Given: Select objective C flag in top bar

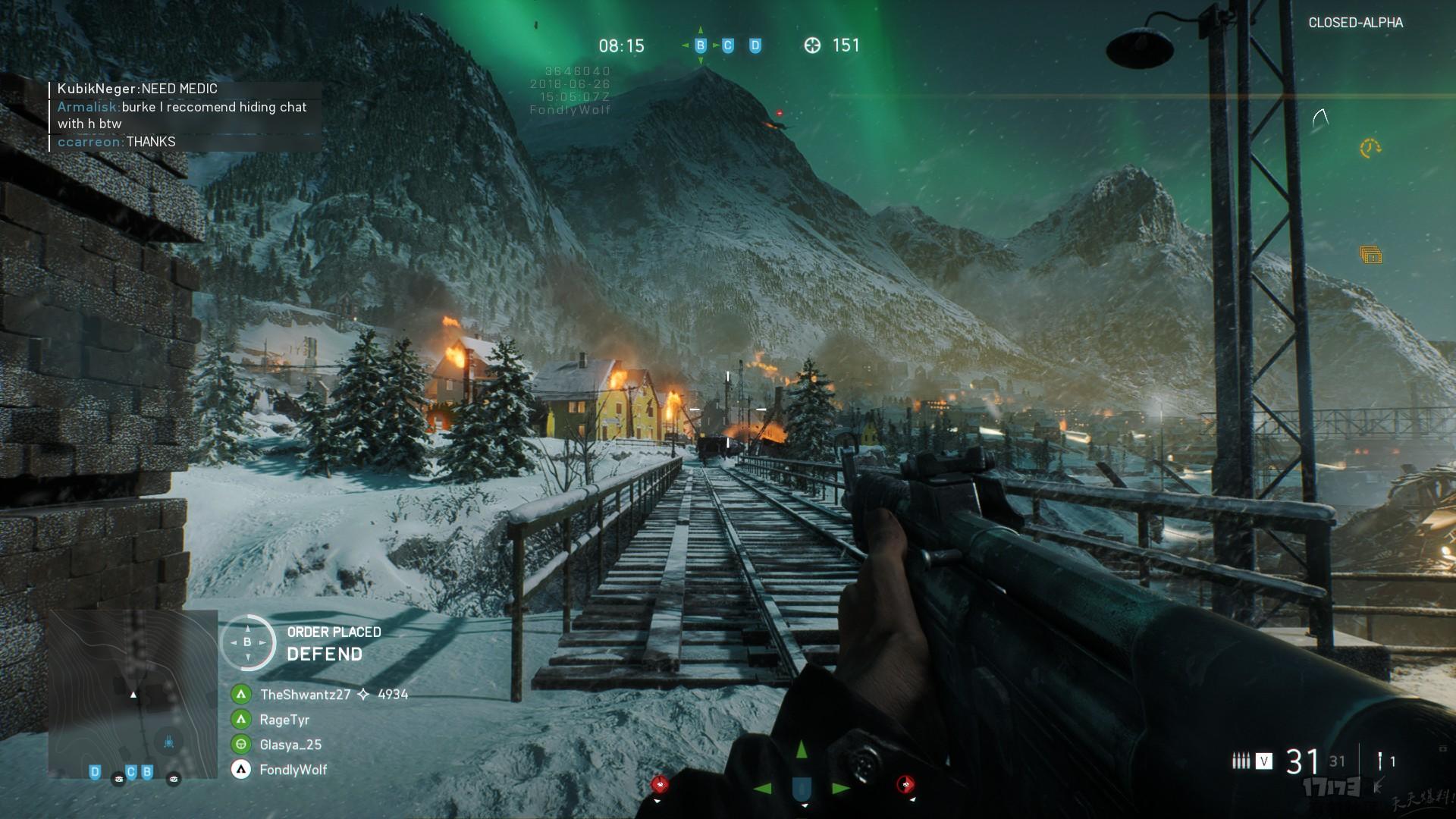Looking at the screenshot, I should (728, 45).
